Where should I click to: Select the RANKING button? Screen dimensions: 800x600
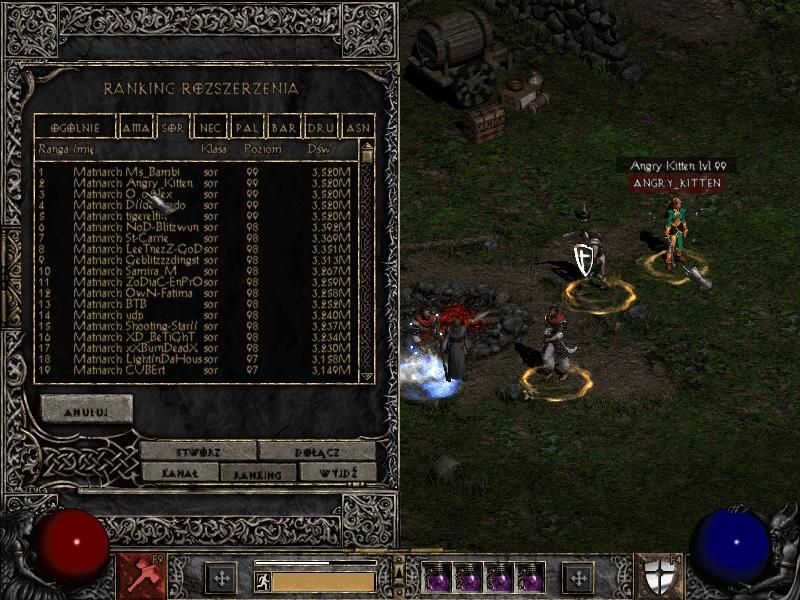pyautogui.click(x=258, y=473)
